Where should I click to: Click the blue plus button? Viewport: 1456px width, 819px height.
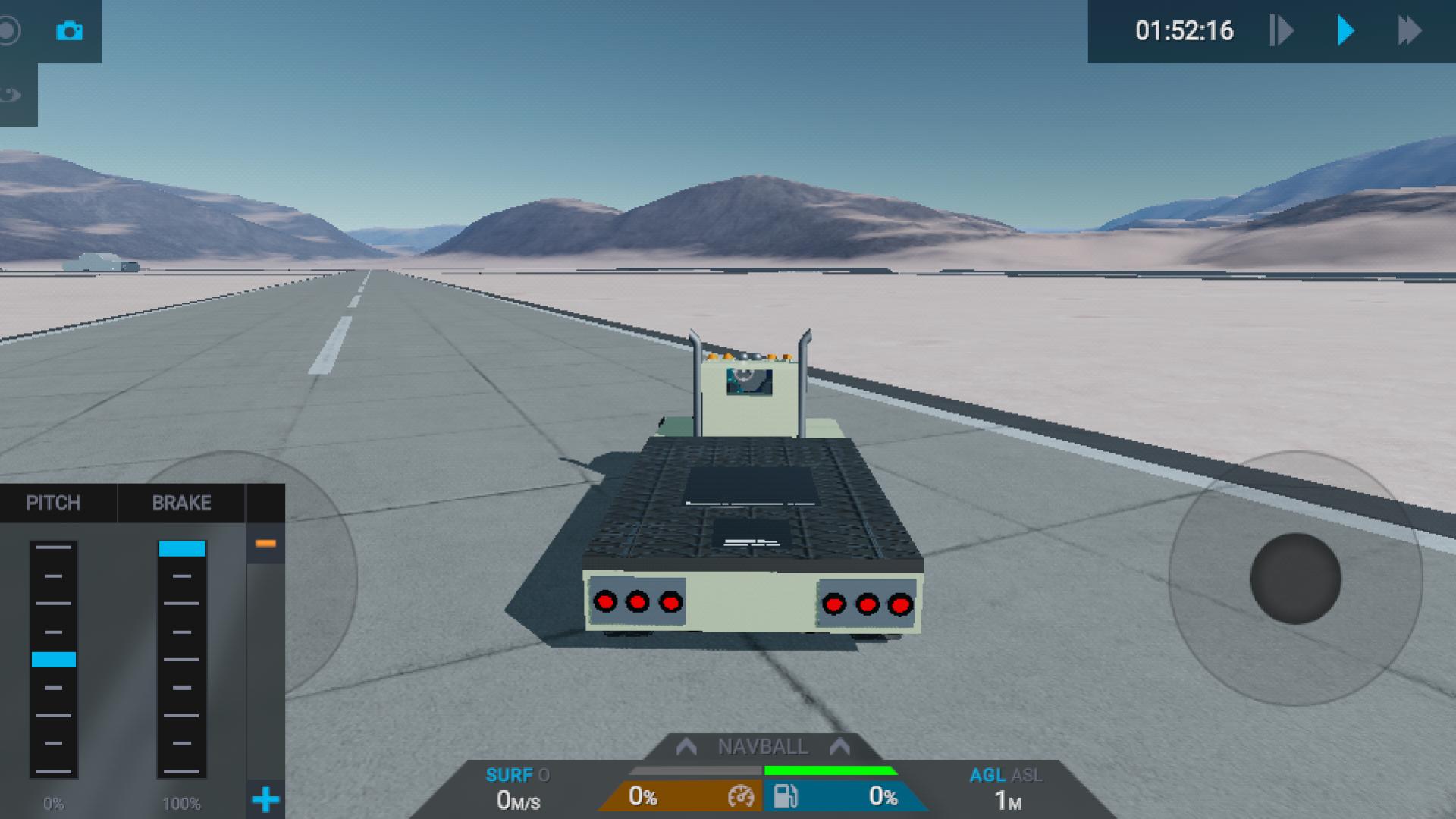(x=265, y=799)
